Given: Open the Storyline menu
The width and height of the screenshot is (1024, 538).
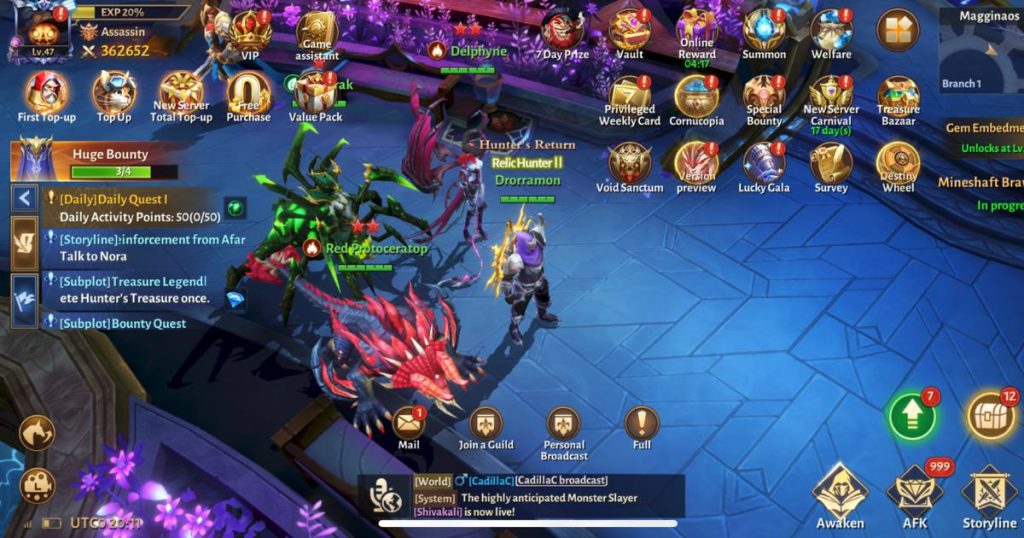Looking at the screenshot, I should point(989,491).
